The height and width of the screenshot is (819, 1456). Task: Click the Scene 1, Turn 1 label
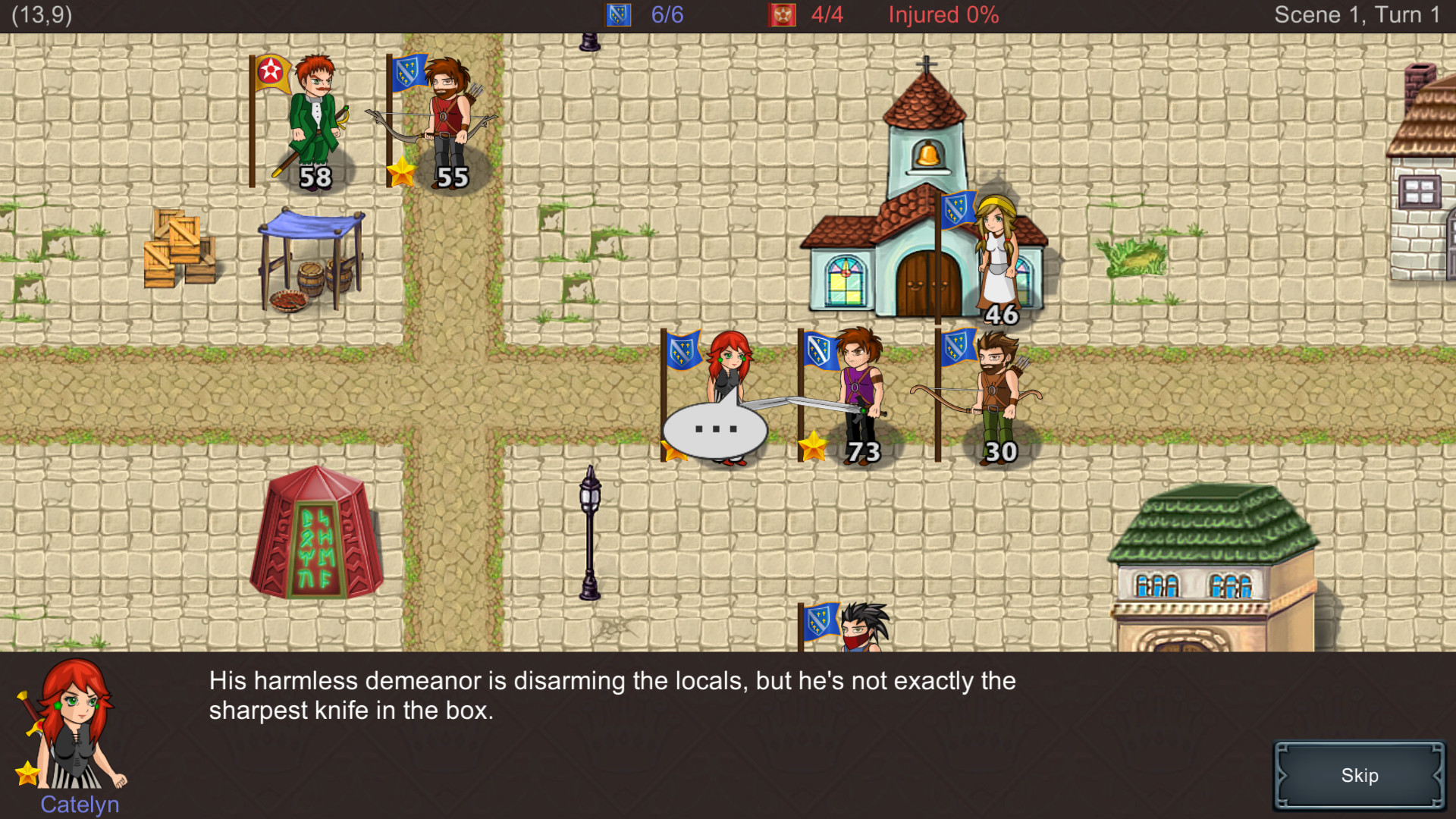pyautogui.click(x=1357, y=14)
